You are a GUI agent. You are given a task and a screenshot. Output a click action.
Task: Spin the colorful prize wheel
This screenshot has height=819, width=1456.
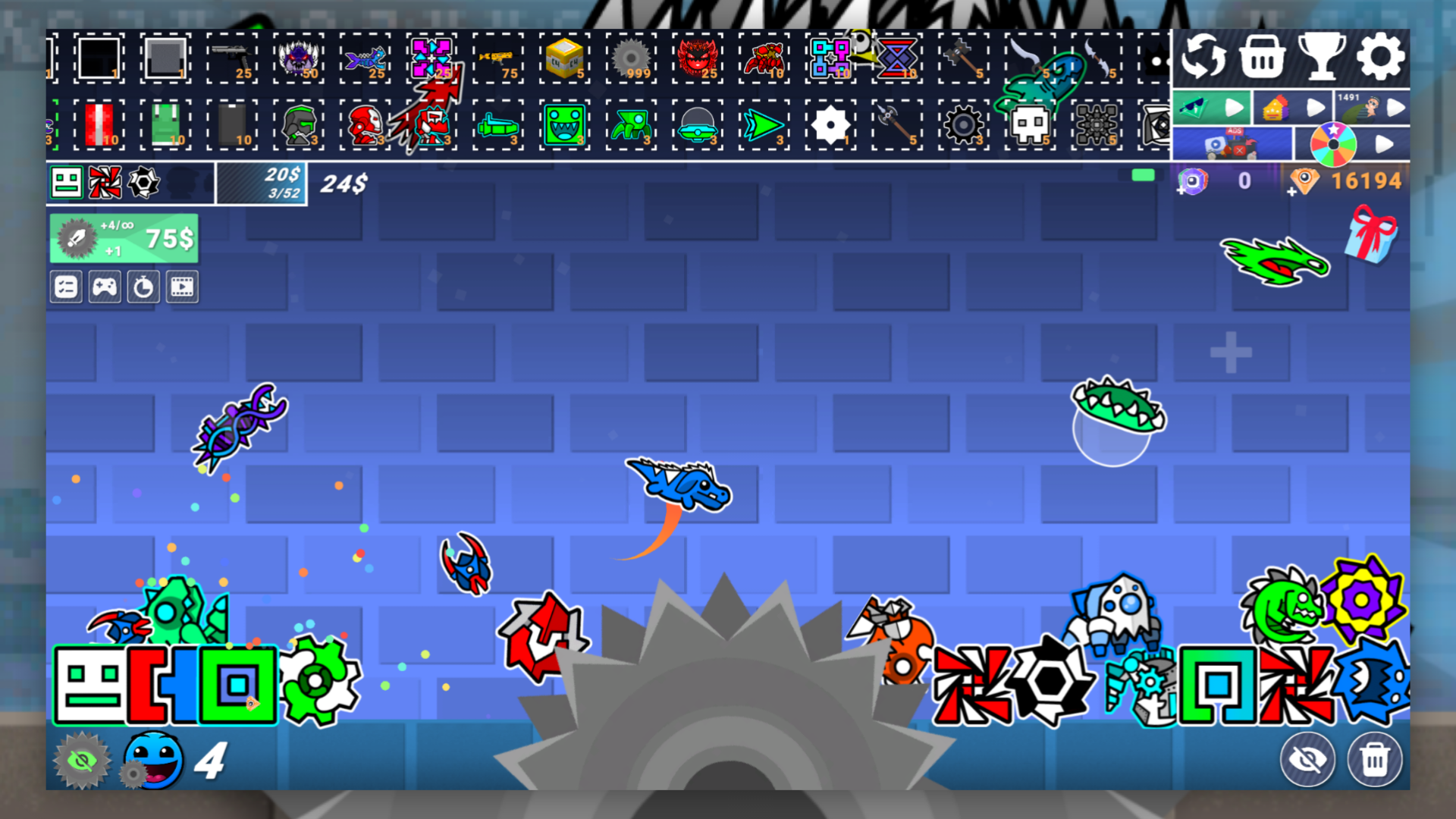tap(1332, 144)
